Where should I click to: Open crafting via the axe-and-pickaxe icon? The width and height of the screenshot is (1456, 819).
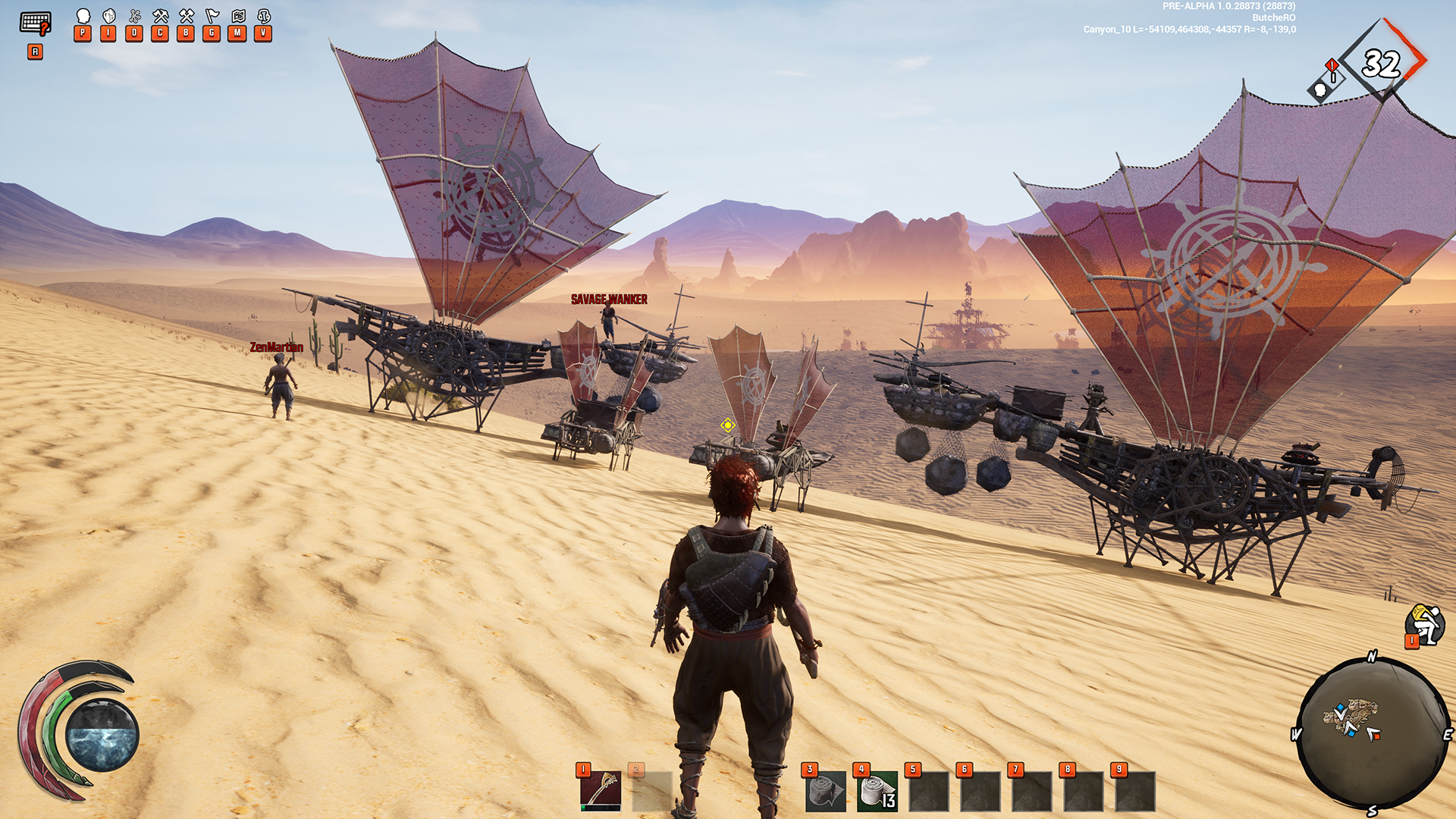161,16
